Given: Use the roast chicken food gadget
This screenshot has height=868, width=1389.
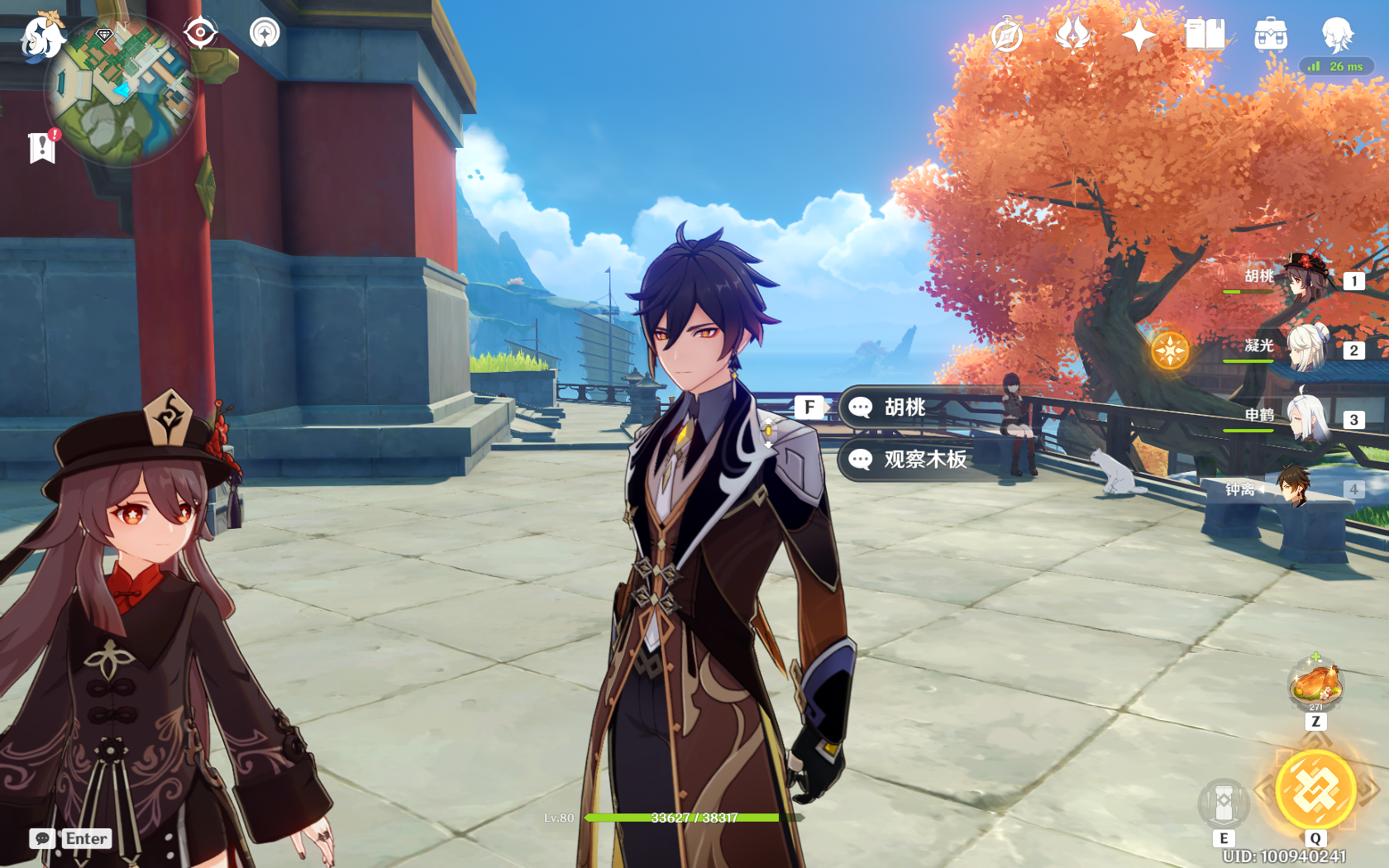Looking at the screenshot, I should pos(1315,683).
